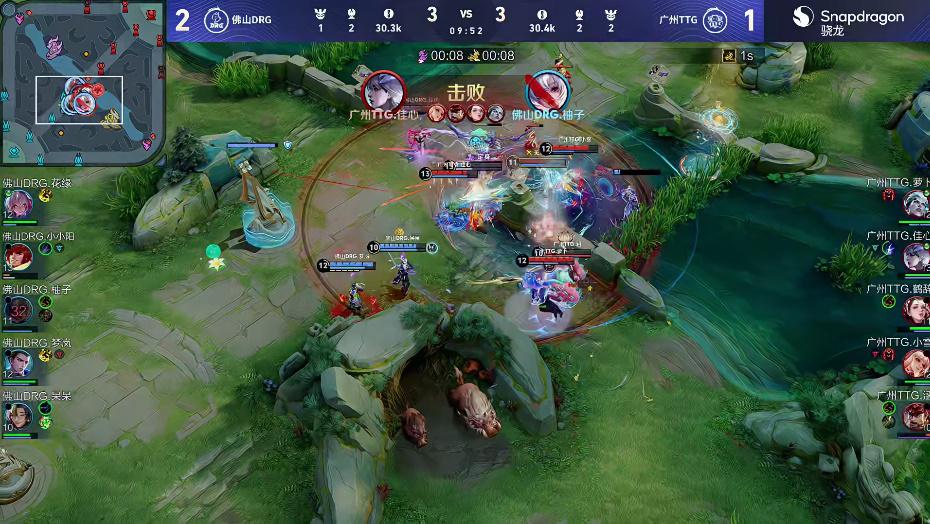Select DRG player 呆呆's portrait
This screenshot has height=524, width=930.
coord(18,415)
